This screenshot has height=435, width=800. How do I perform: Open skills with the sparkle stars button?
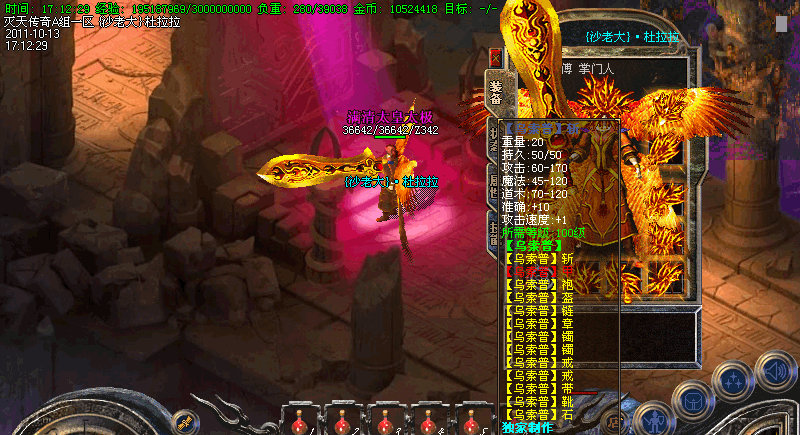click(x=733, y=381)
